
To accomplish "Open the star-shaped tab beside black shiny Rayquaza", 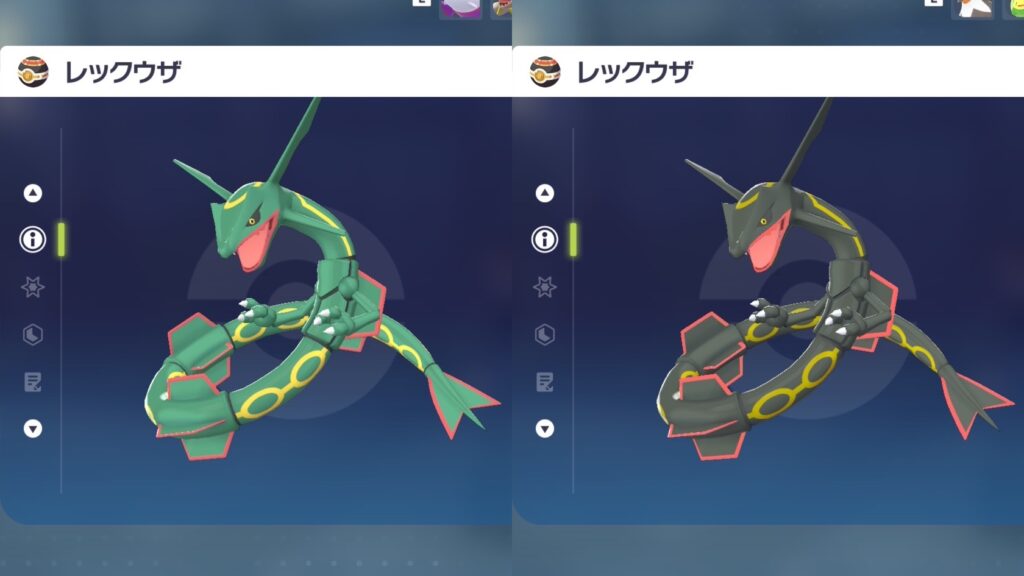I will coord(545,287).
